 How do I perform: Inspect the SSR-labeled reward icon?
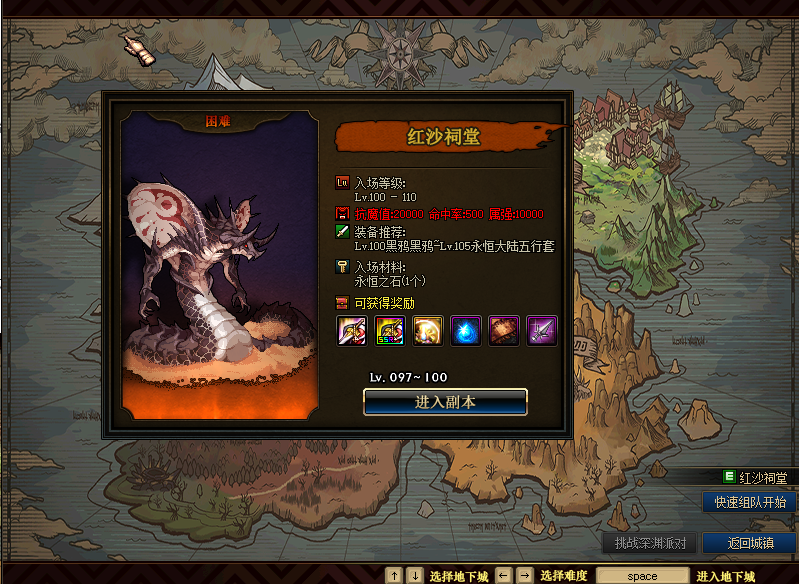pos(389,331)
